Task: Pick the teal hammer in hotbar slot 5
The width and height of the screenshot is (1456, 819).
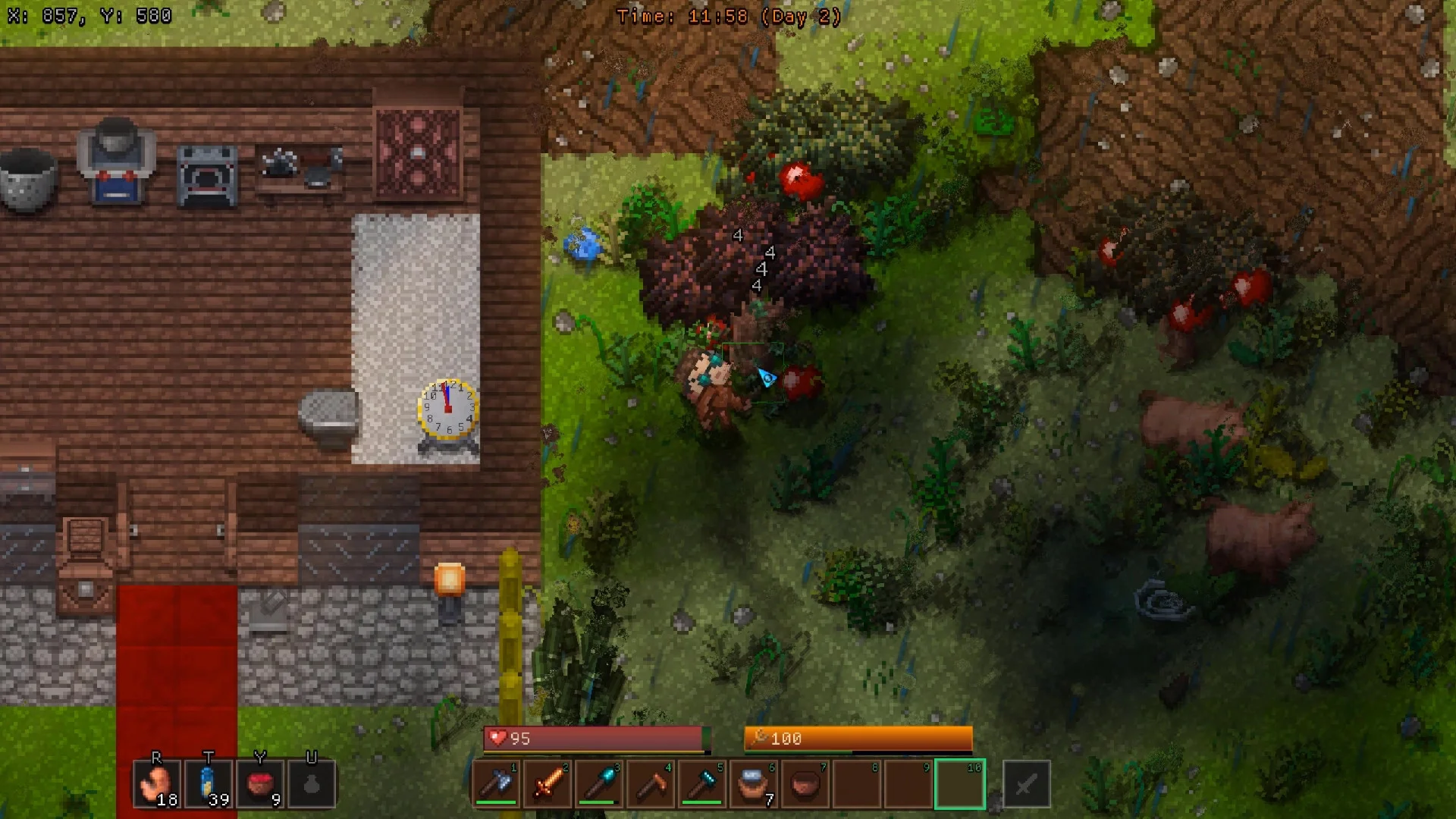Action: pyautogui.click(x=703, y=784)
